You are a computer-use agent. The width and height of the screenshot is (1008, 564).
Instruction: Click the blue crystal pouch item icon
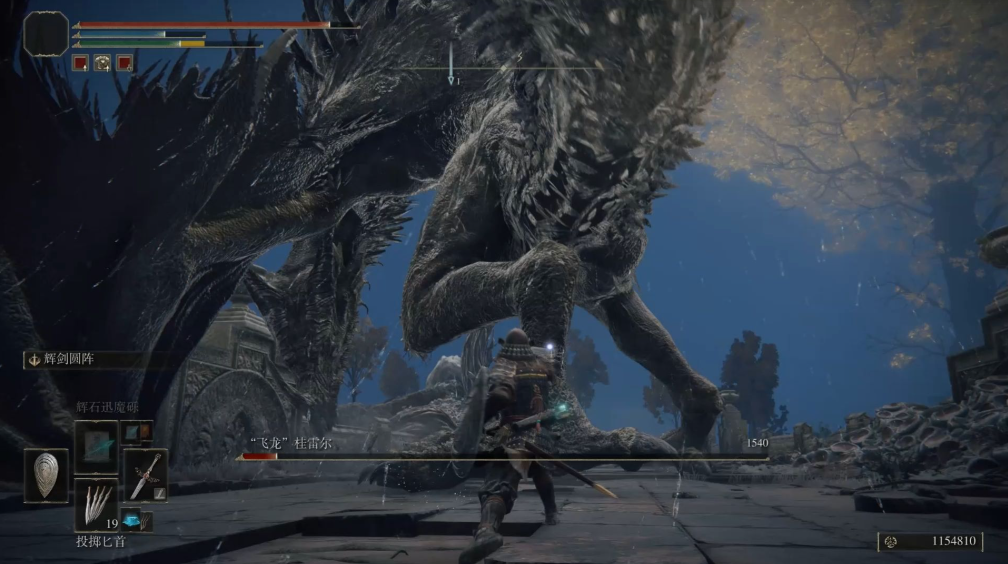pyautogui.click(x=132, y=519)
